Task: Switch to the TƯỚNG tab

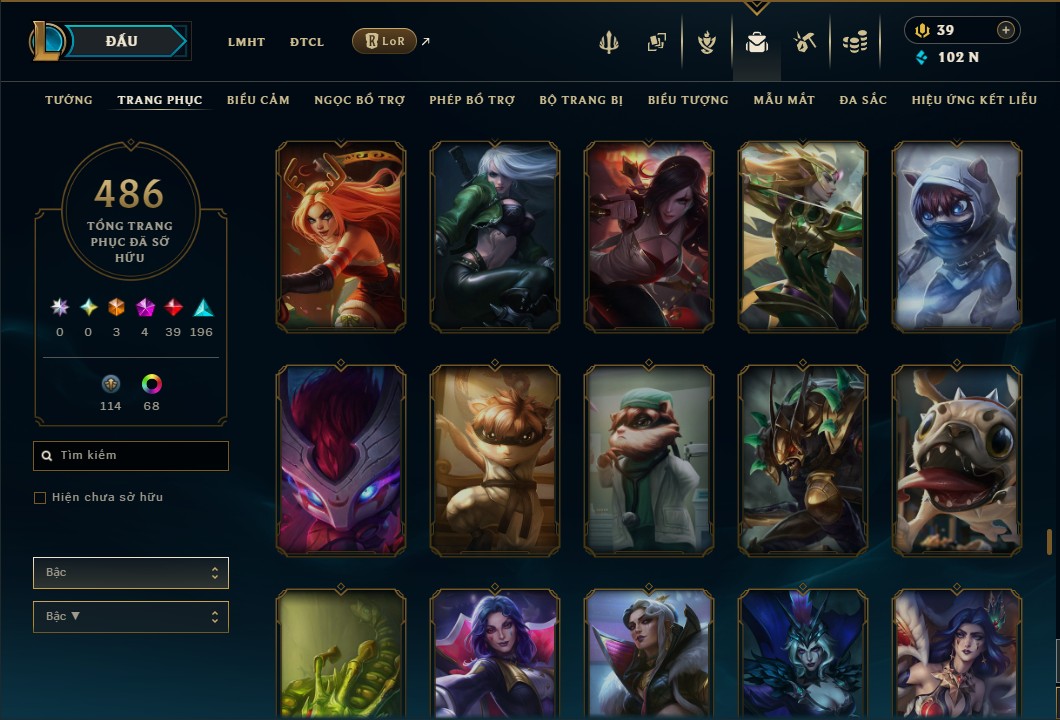Action: pos(69,100)
